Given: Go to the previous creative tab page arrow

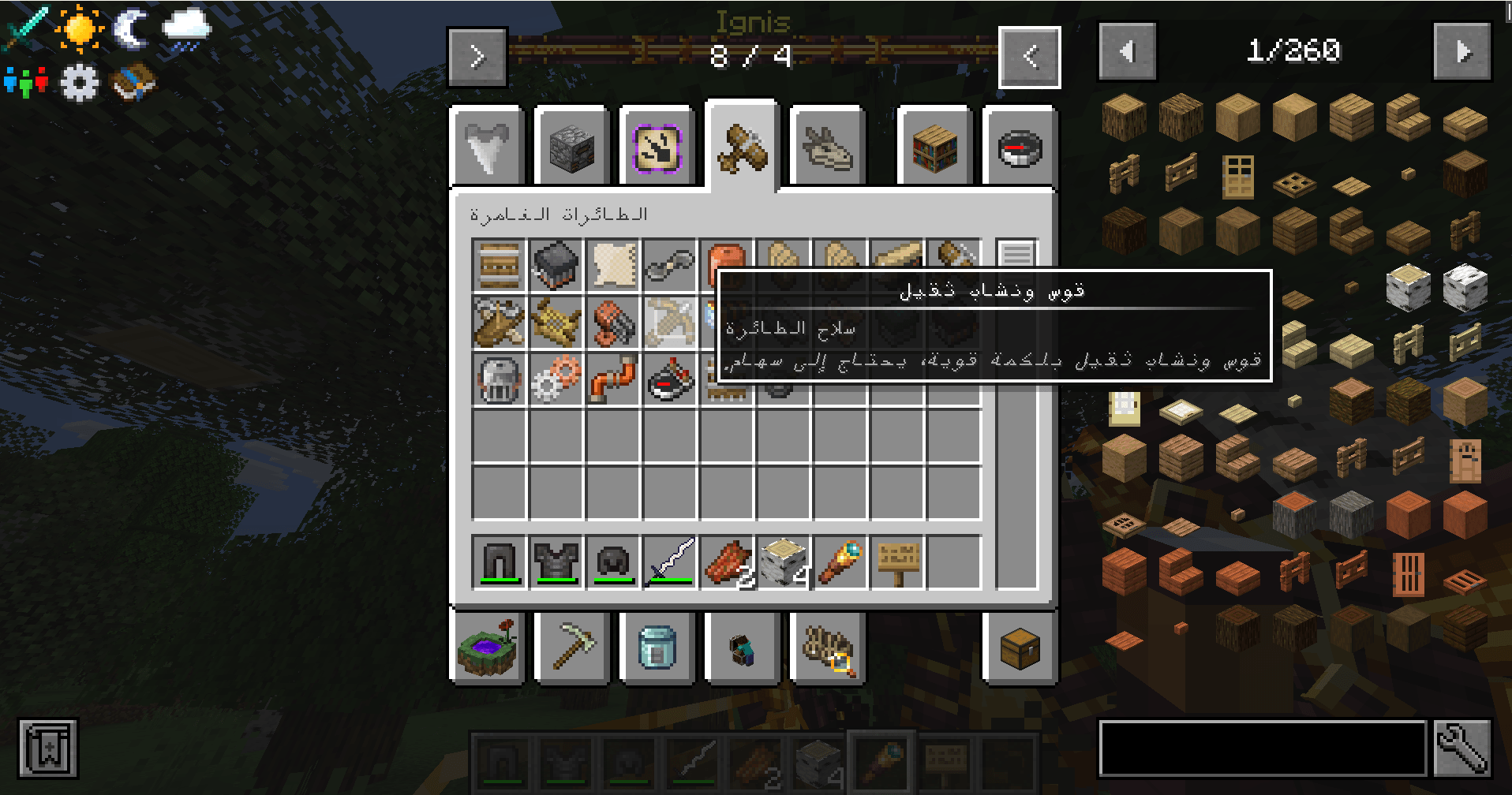Looking at the screenshot, I should 1029,57.
